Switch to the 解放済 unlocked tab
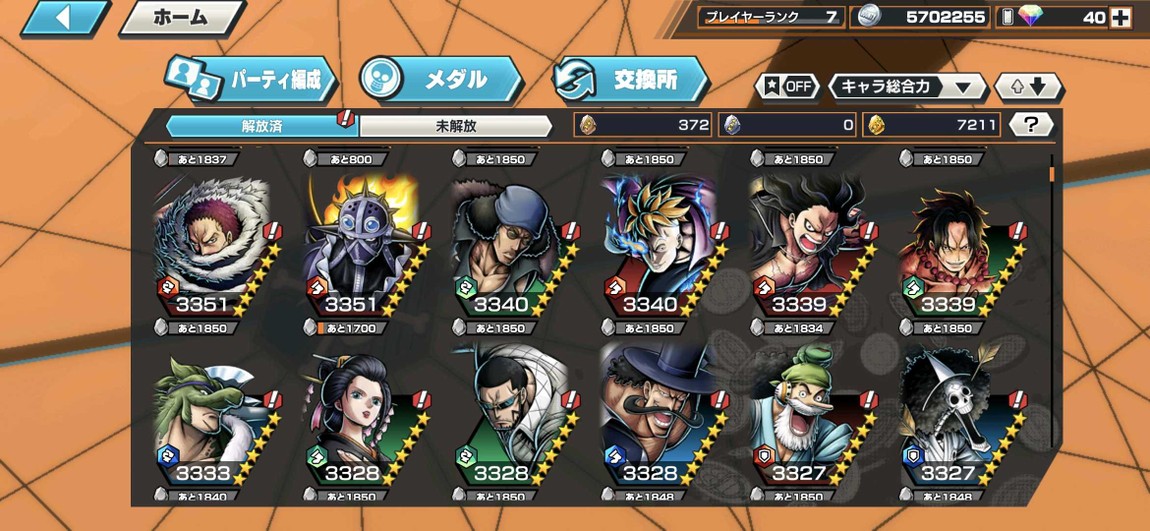 [x=262, y=126]
